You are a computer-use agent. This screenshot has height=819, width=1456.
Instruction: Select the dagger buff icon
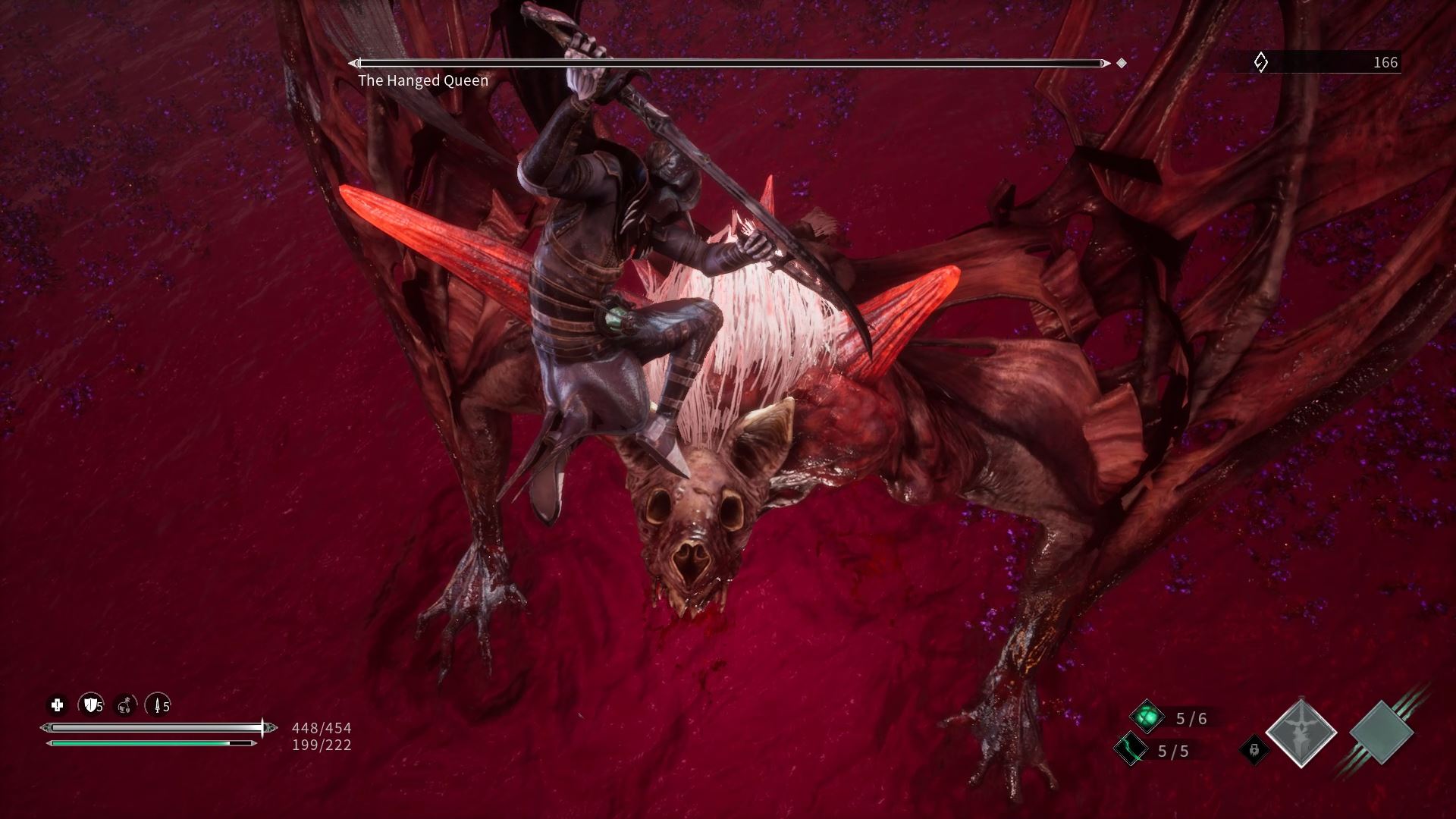coord(158,706)
